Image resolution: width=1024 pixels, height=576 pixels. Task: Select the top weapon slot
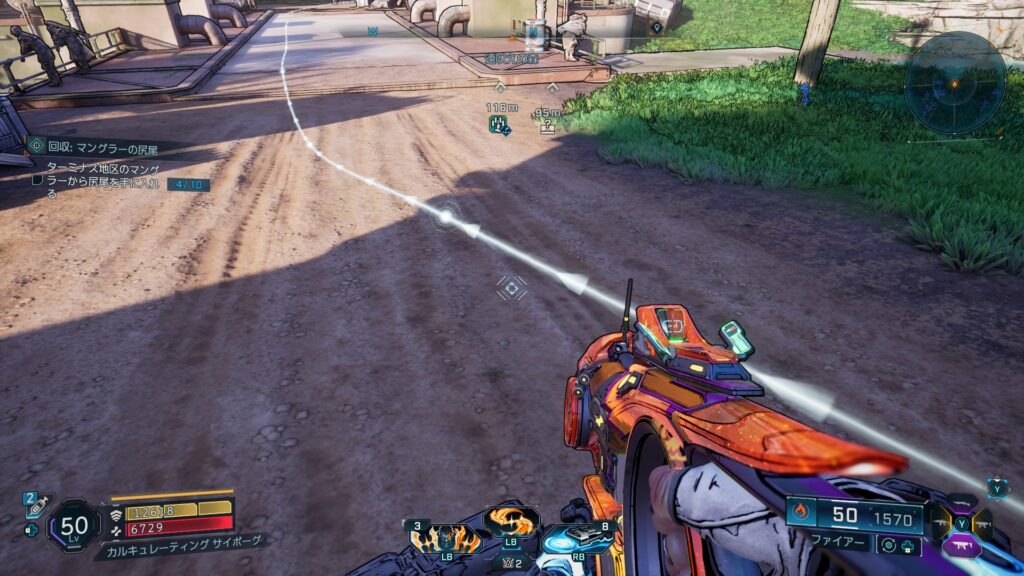click(x=961, y=505)
